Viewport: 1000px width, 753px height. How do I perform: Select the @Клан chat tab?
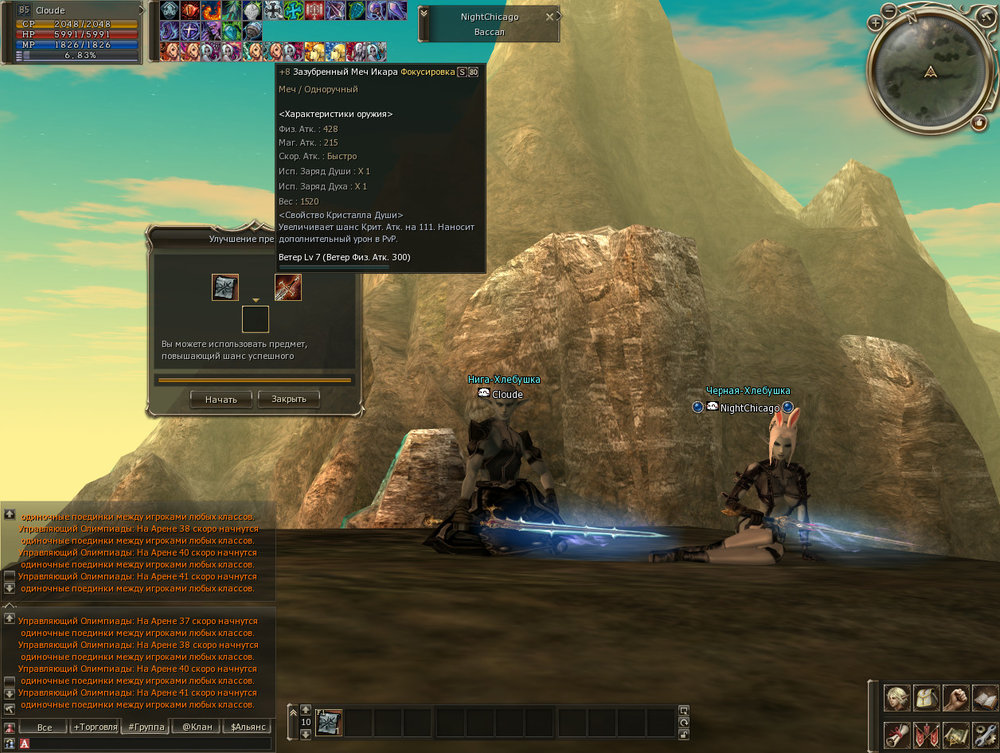point(196,727)
